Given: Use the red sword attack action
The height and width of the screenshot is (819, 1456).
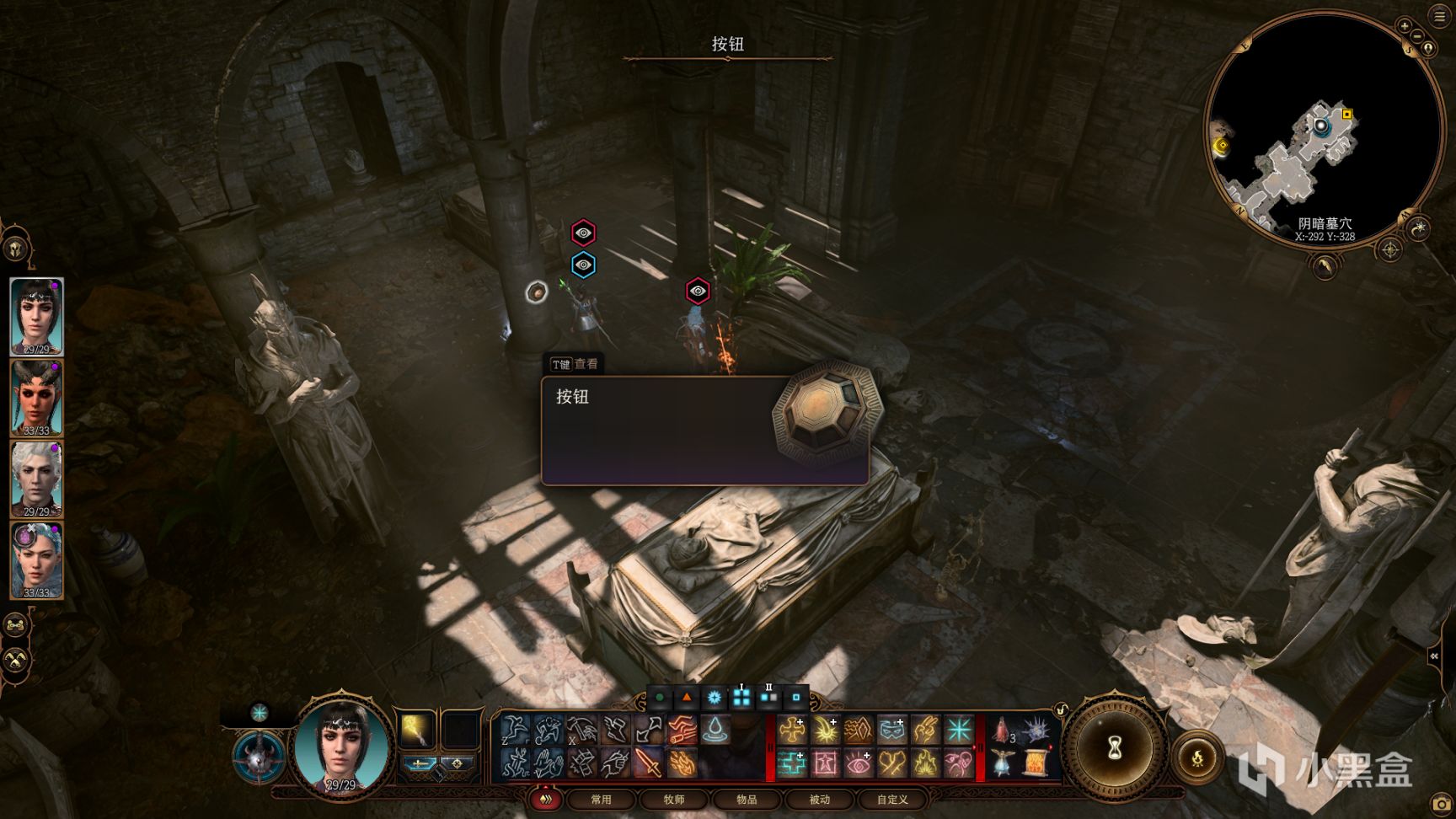Looking at the screenshot, I should pos(647,764).
